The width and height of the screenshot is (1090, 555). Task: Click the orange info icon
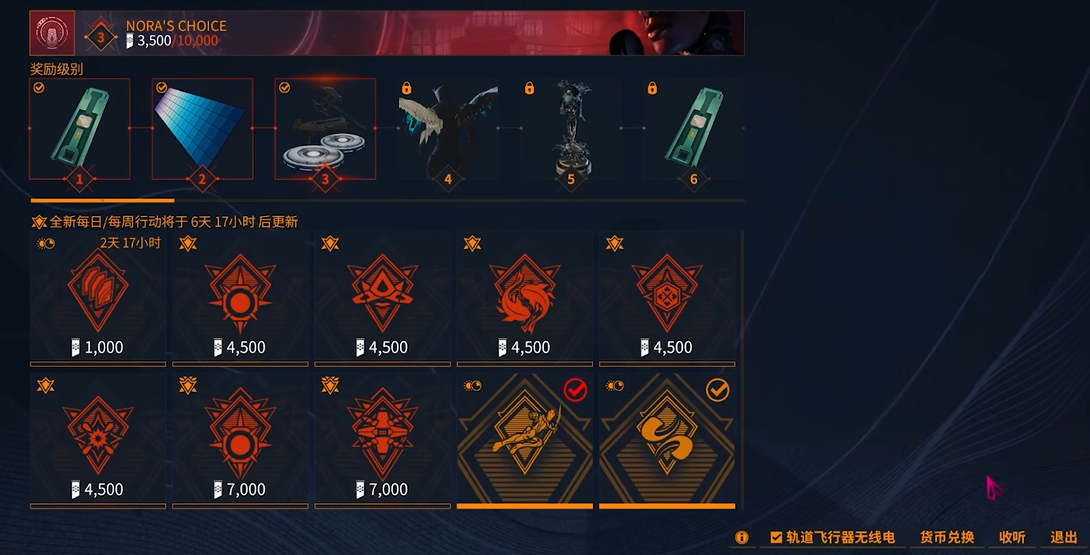pyautogui.click(x=742, y=538)
